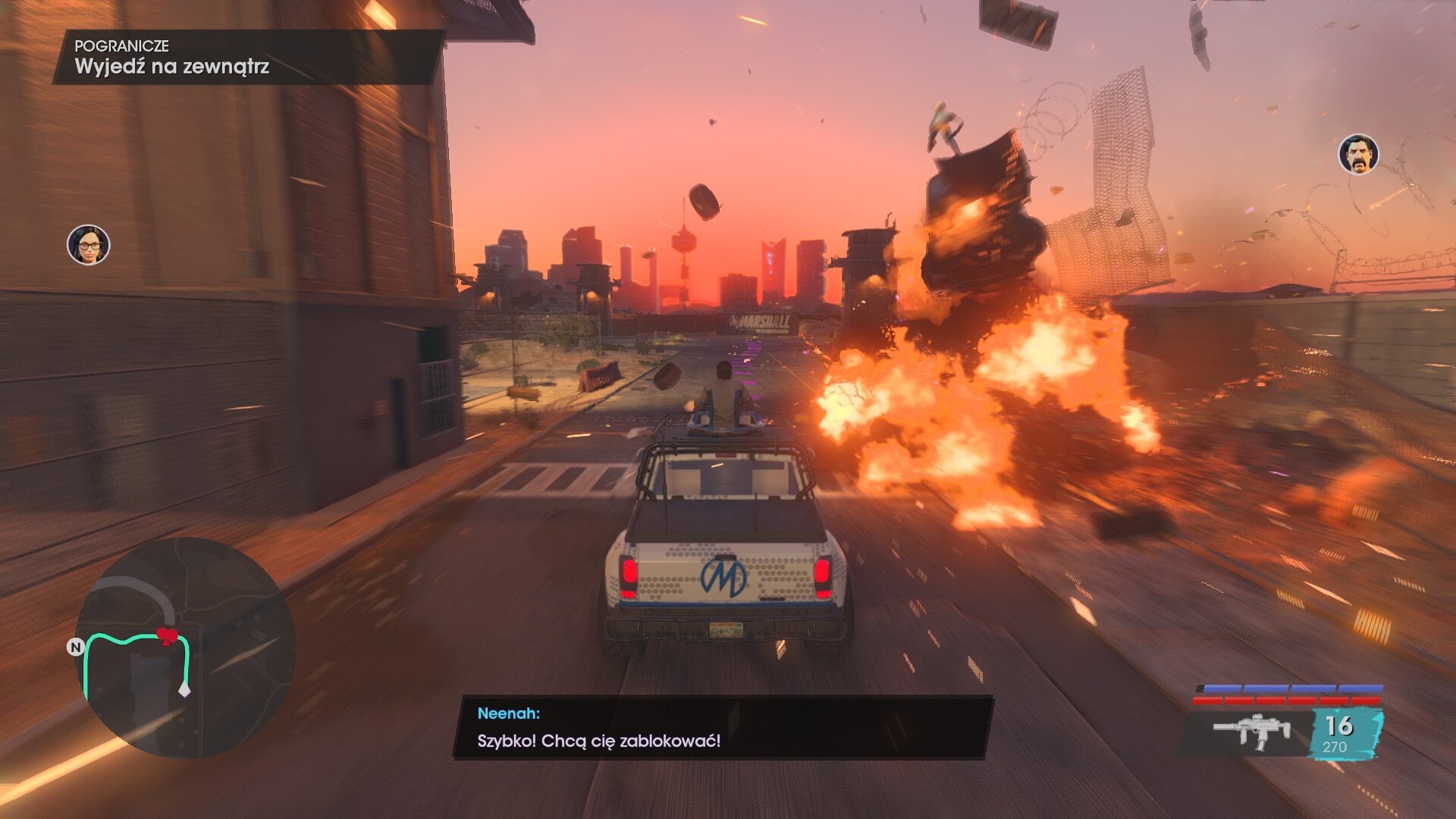The height and width of the screenshot is (819, 1456).
Task: Open the Pogranicze mission objective tracker
Action: tap(247, 57)
